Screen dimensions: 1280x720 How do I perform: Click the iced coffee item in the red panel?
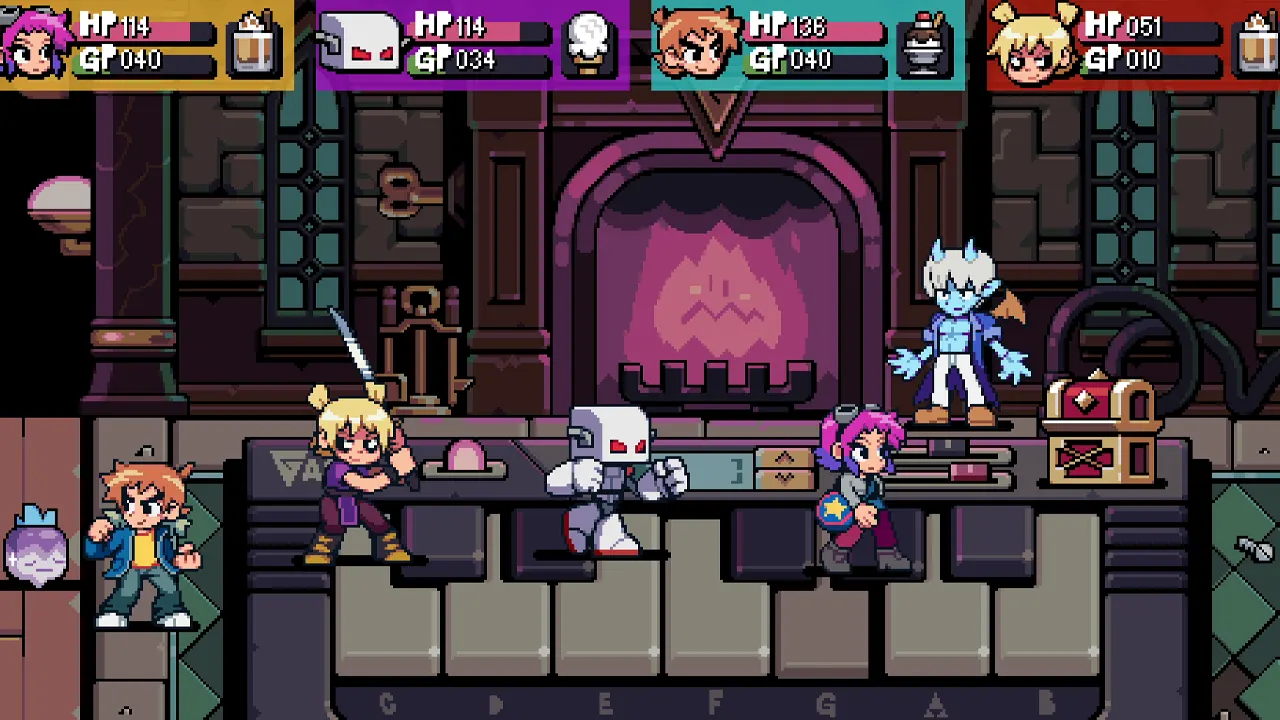[x=1258, y=44]
